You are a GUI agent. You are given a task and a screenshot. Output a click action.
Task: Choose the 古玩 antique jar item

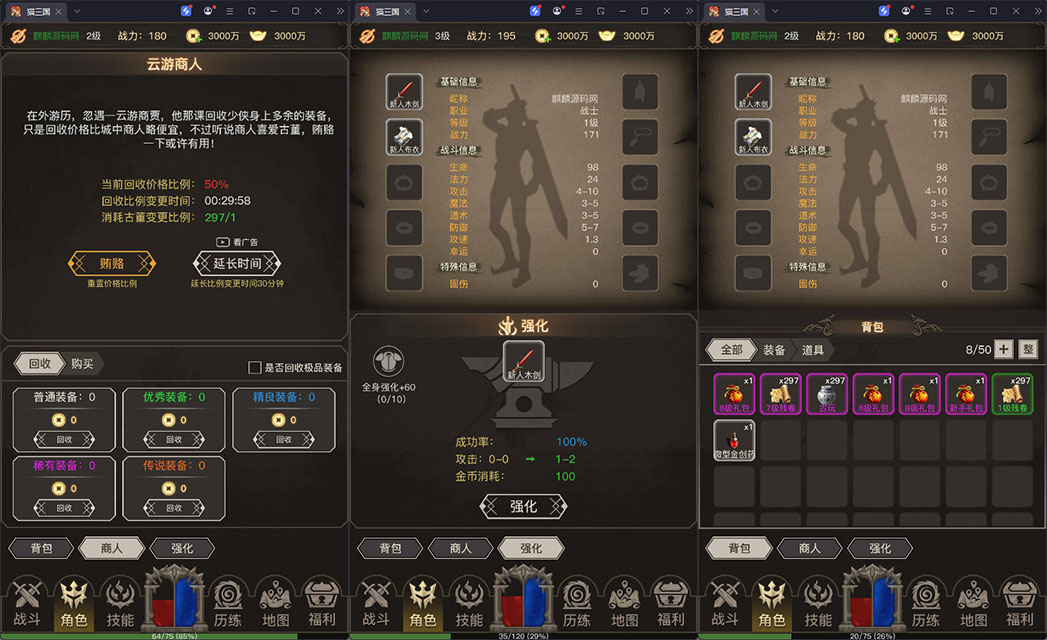[x=828, y=394]
